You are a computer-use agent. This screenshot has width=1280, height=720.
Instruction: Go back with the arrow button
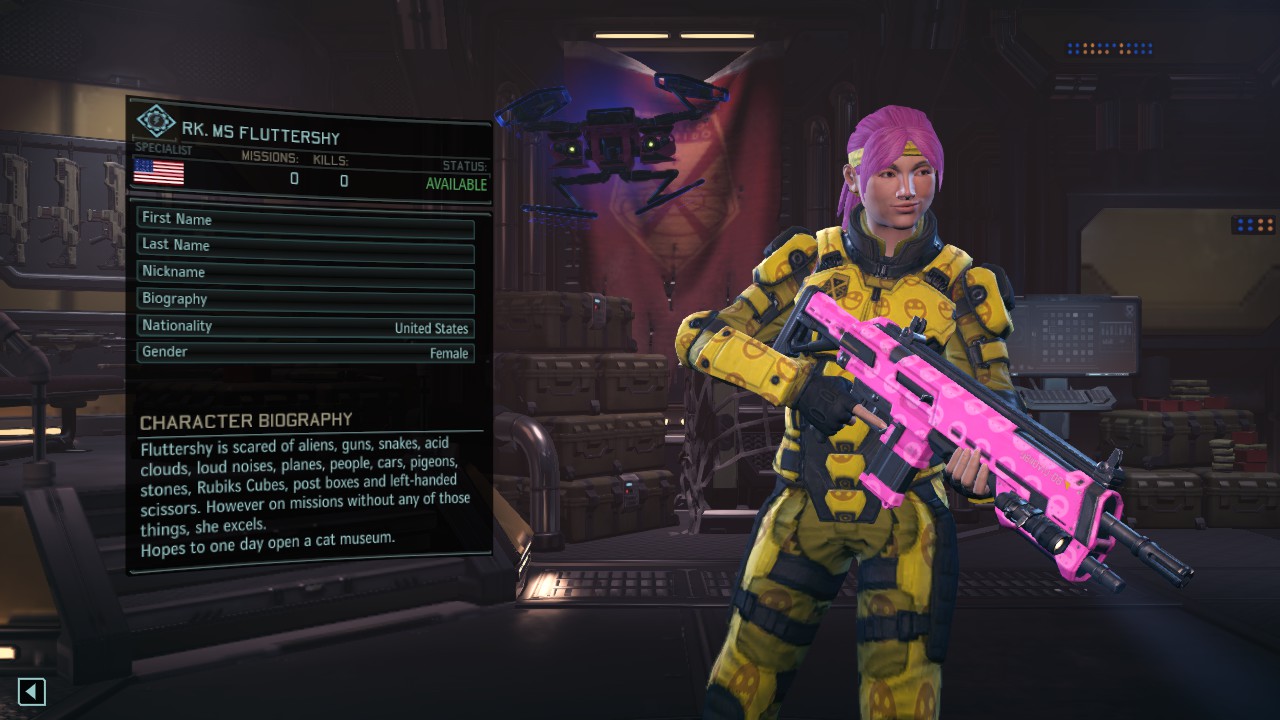[32, 691]
